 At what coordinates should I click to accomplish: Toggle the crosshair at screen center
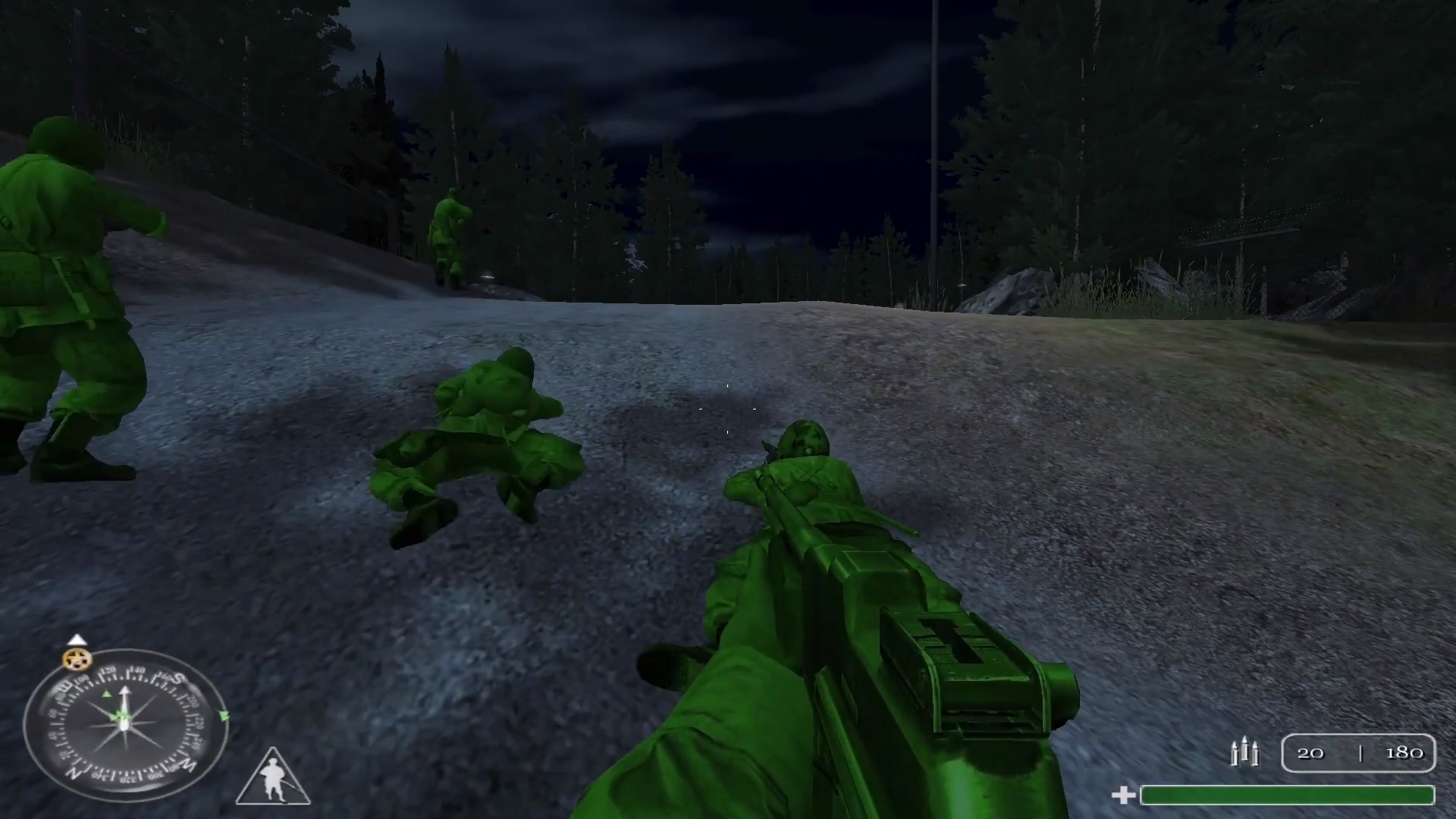(726, 409)
